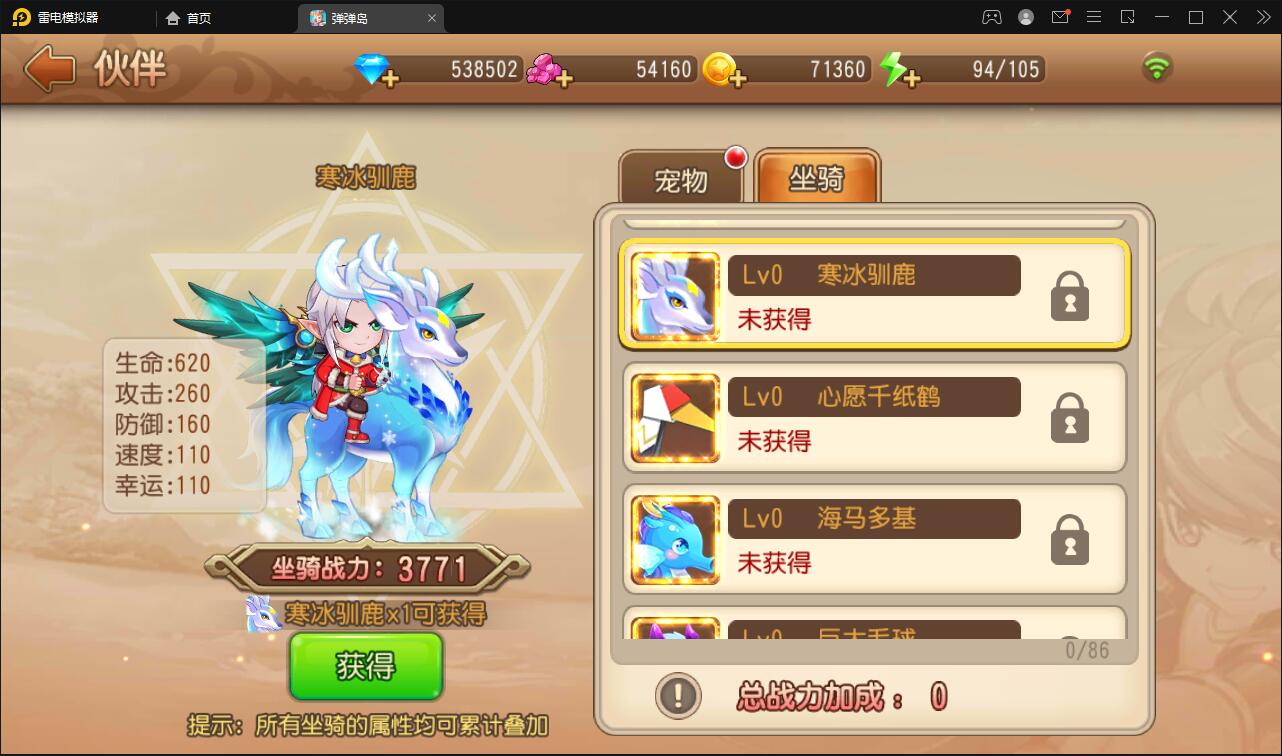Viewport: 1282px width, 756px height.
Task: Click the mail icon in the title bar
Action: 1060,17
